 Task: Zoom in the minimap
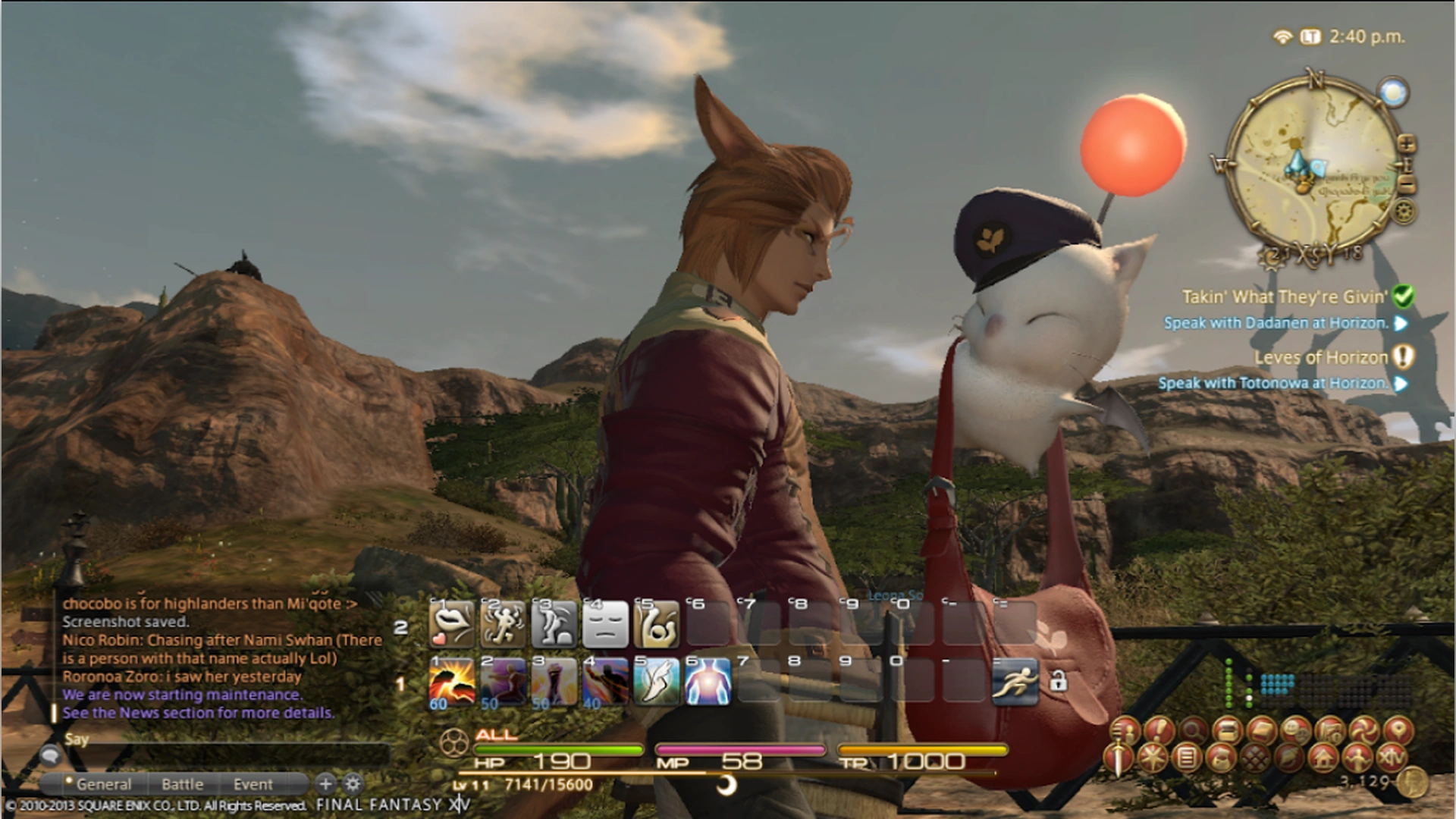1405,143
